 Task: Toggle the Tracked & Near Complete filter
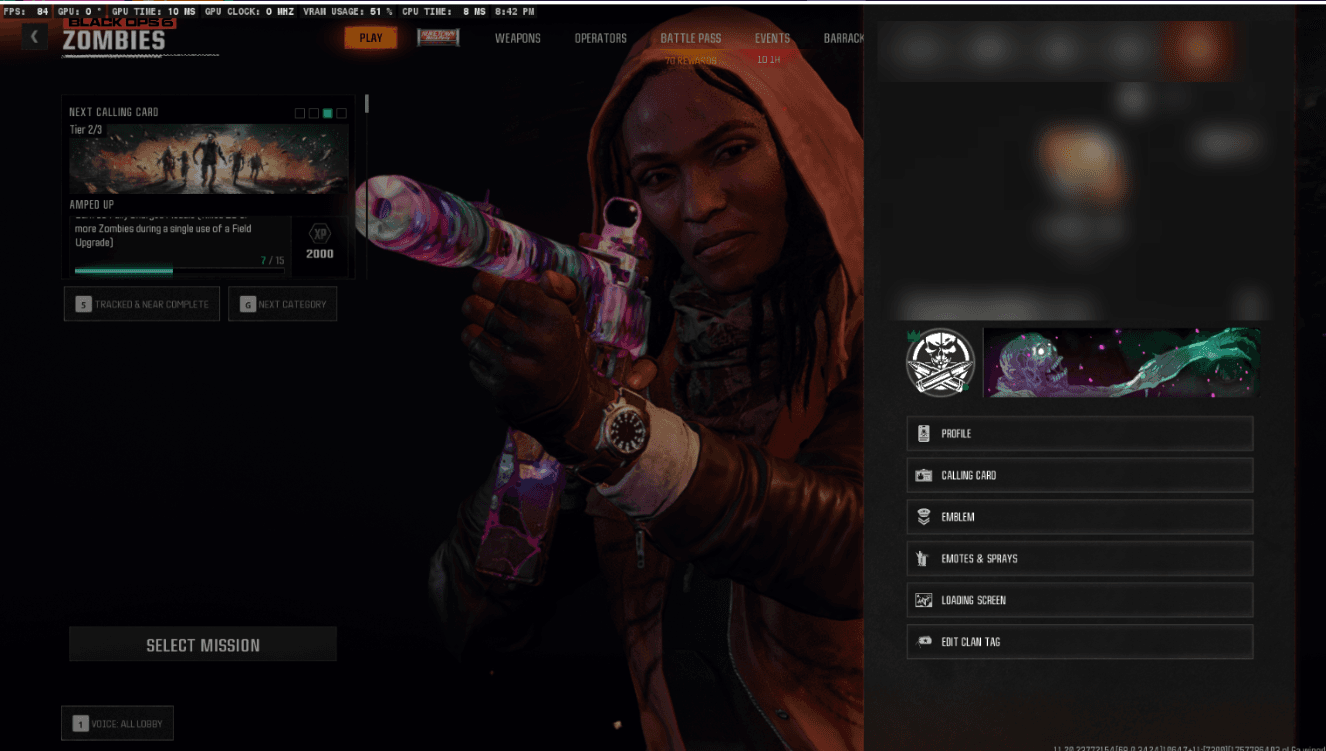[x=141, y=303]
